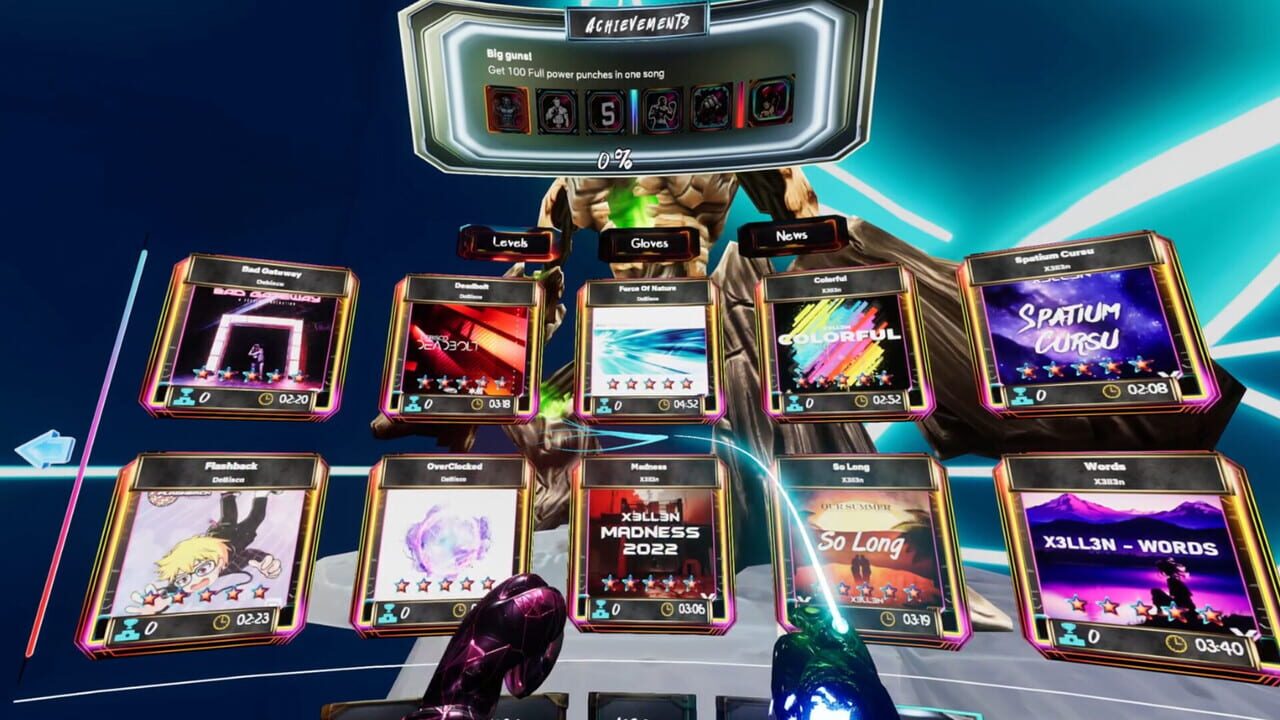Toggle the fifth star on Colorful
Screen dimensions: 1280x720
click(x=883, y=381)
